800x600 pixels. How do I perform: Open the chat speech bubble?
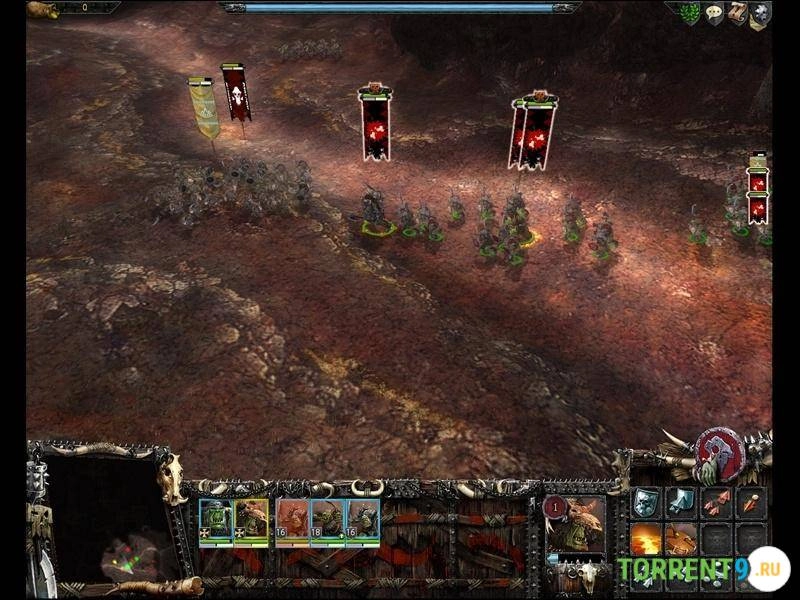(x=714, y=13)
